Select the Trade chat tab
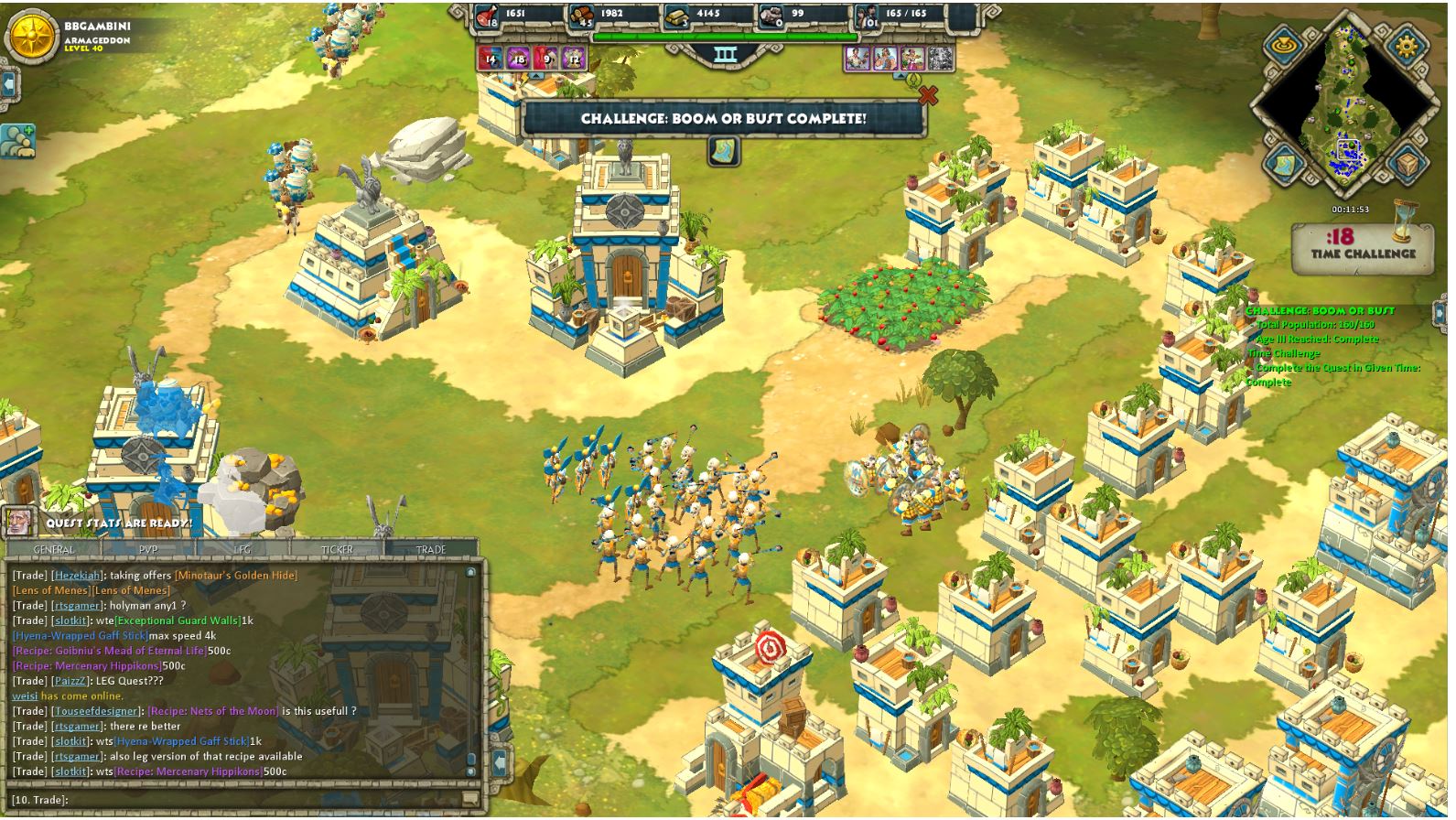 (431, 549)
